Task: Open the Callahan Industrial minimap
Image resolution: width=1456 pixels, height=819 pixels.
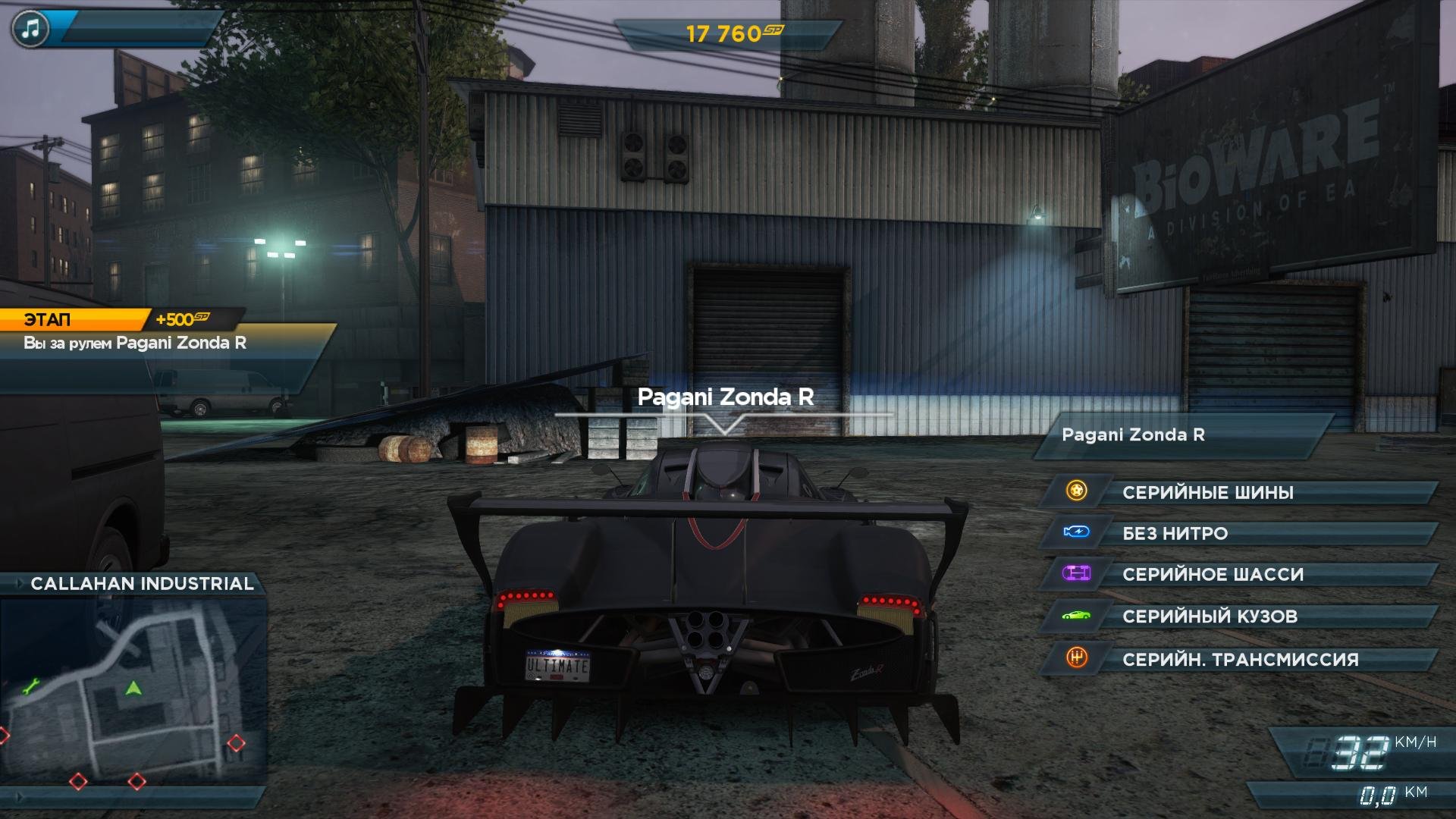Action: click(133, 690)
